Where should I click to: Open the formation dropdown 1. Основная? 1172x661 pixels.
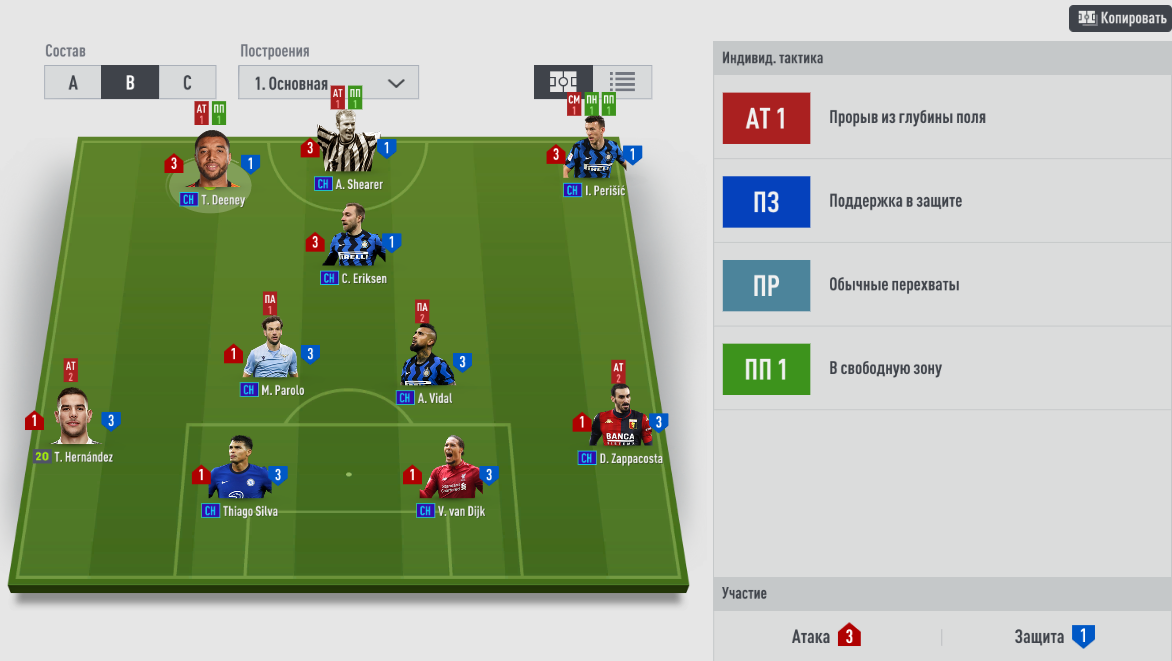click(328, 83)
